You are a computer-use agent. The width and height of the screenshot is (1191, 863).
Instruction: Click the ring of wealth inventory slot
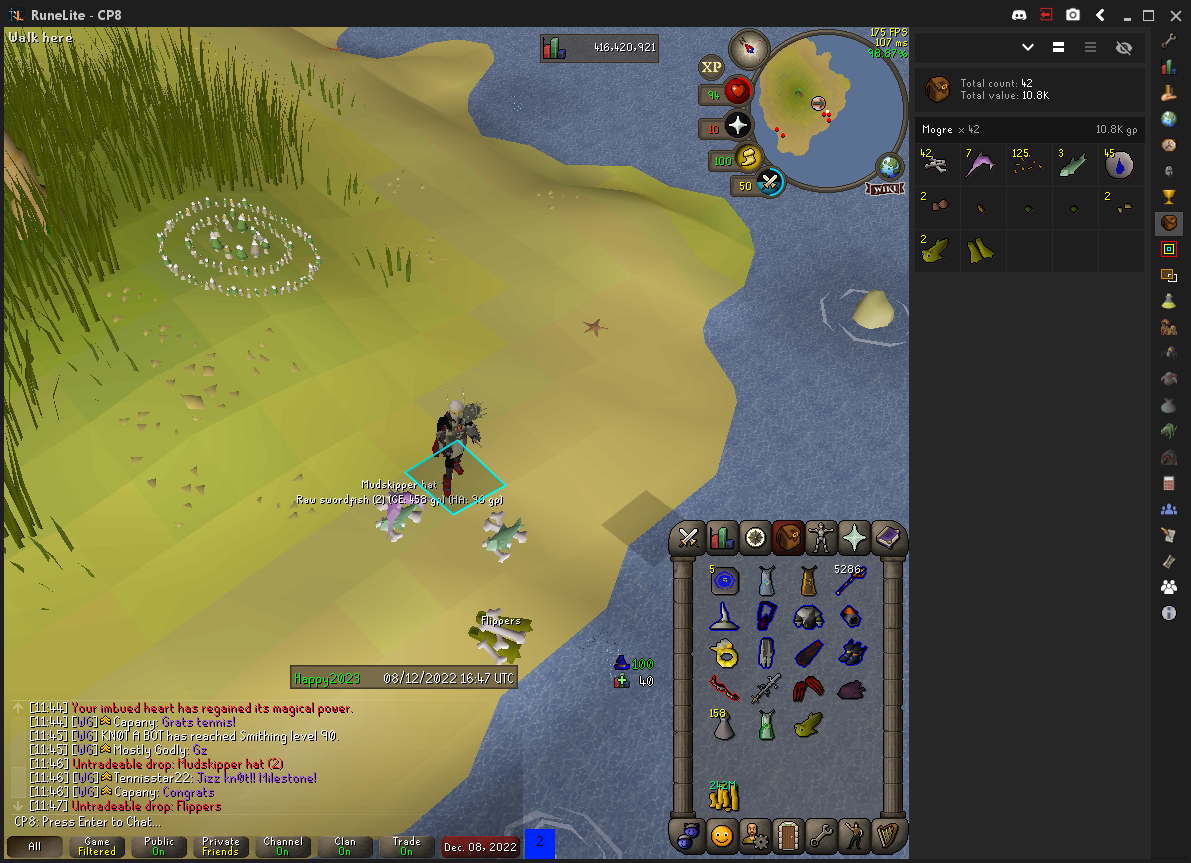click(724, 653)
